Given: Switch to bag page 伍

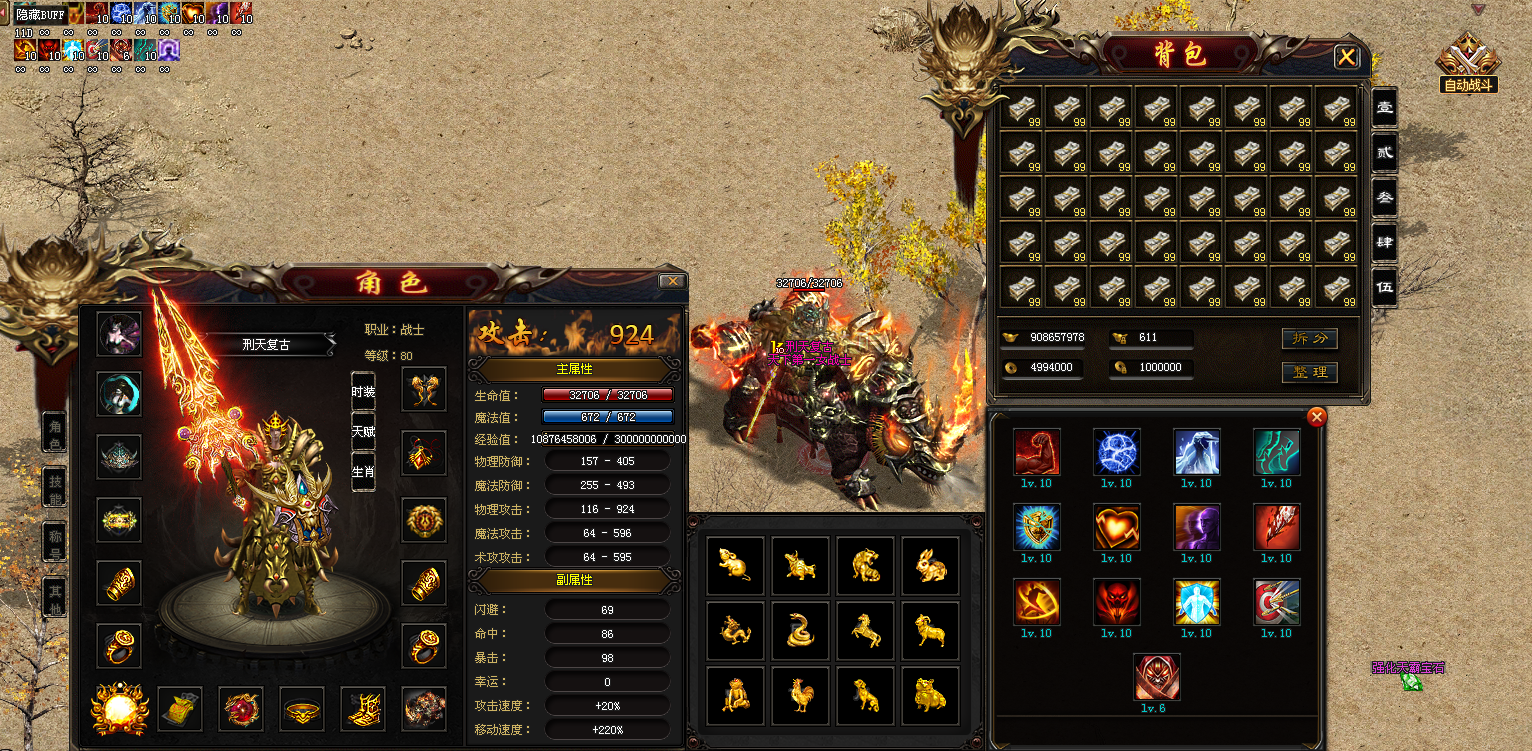Looking at the screenshot, I should 1384,287.
